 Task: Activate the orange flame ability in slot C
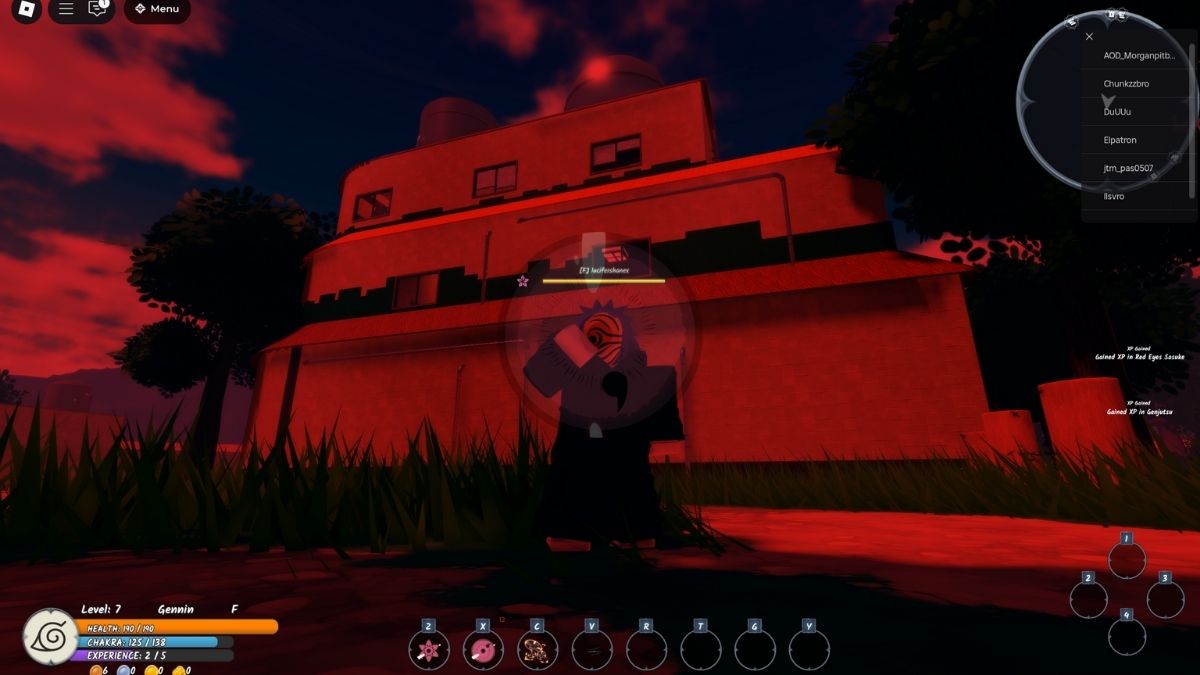pyautogui.click(x=537, y=651)
